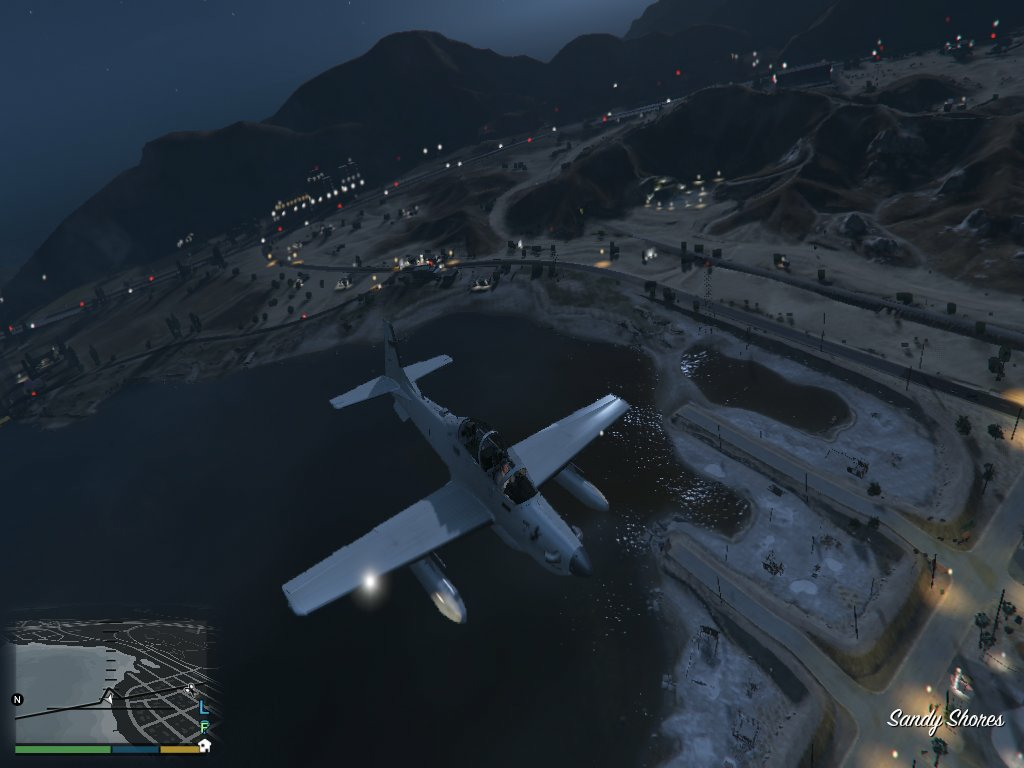Select the white airplane blip on the minimap

point(190,689)
